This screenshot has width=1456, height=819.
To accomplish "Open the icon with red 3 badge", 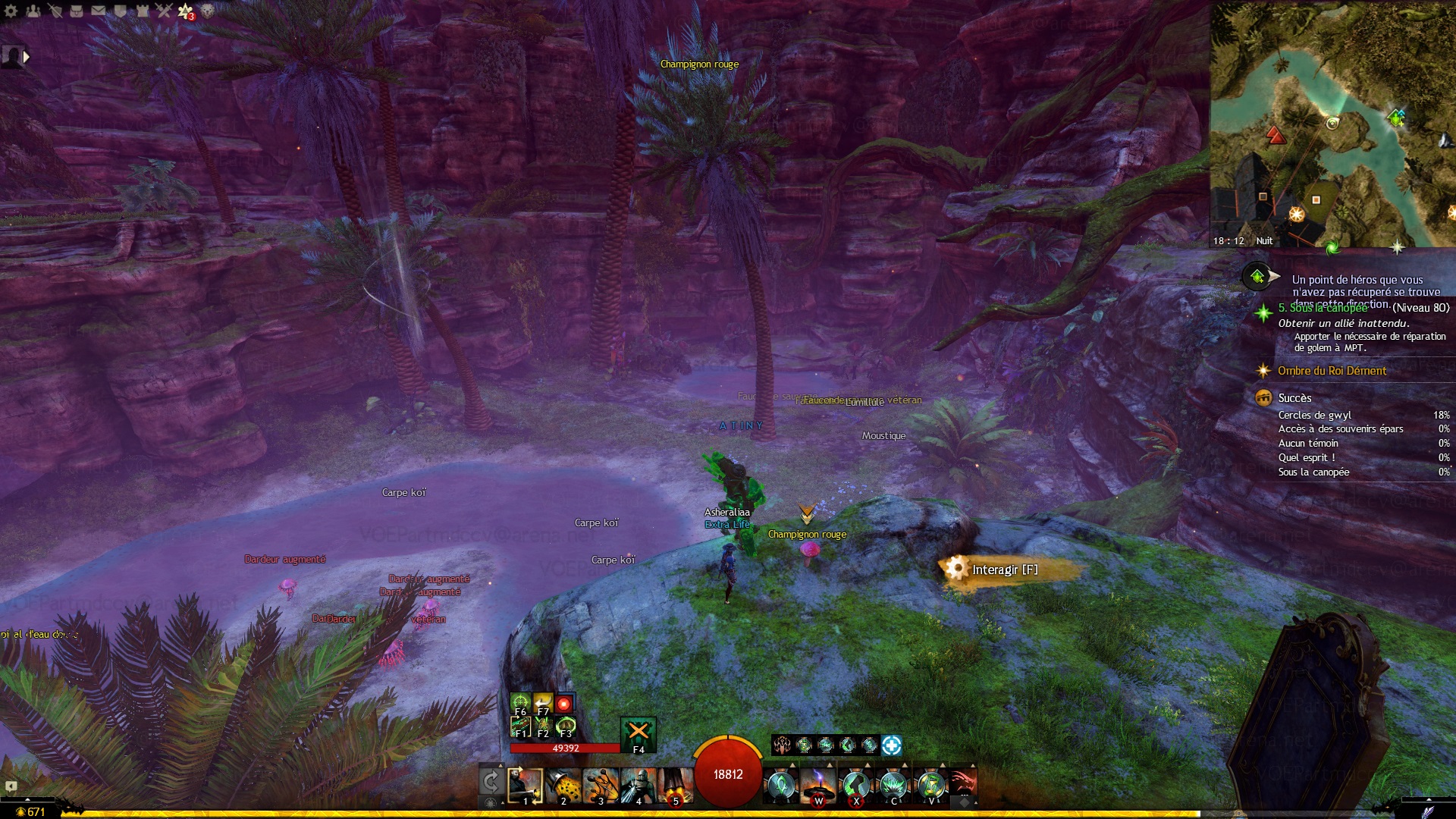I will (x=186, y=11).
